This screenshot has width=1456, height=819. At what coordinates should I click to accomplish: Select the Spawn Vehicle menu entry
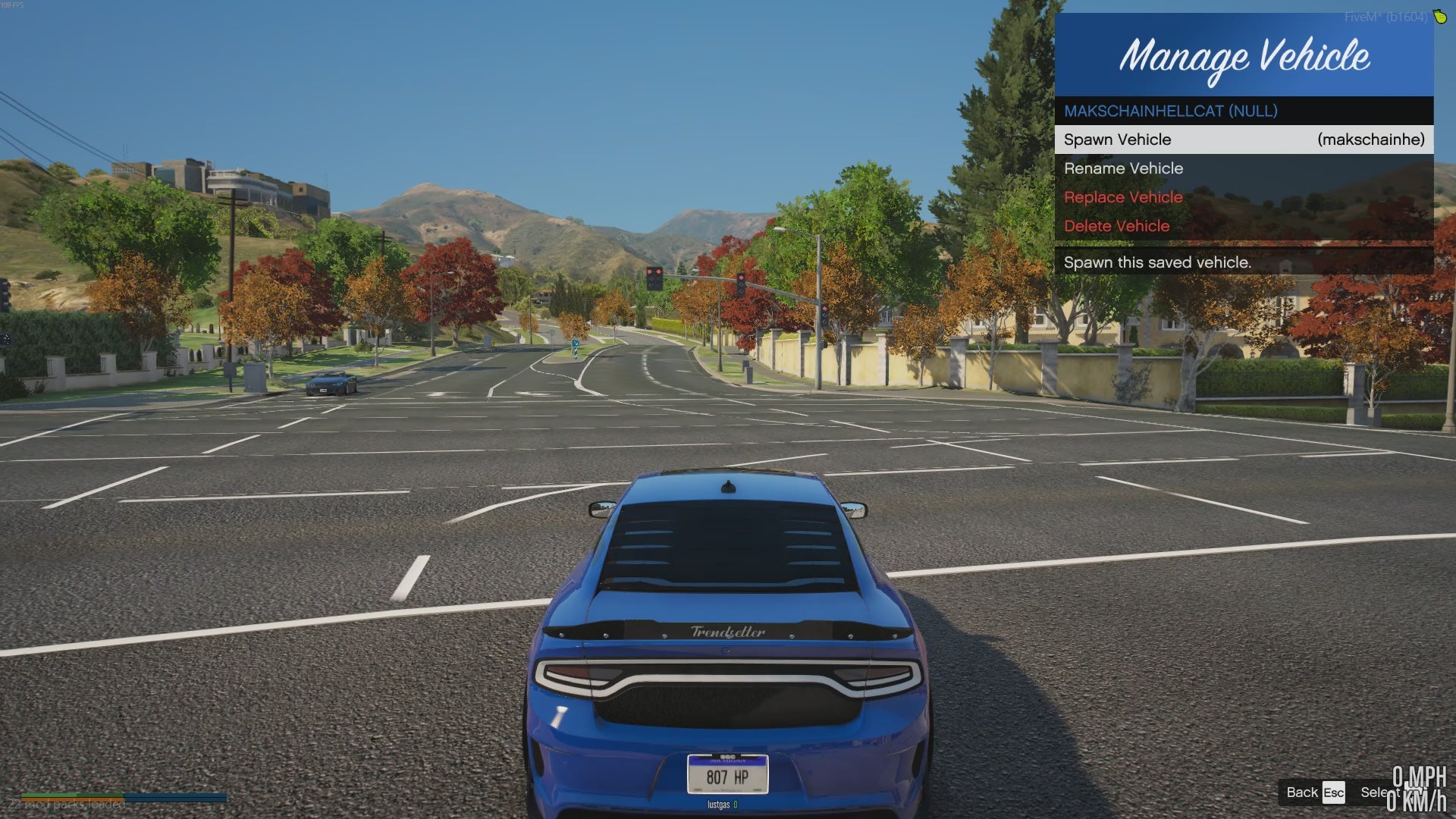[x=1244, y=140]
